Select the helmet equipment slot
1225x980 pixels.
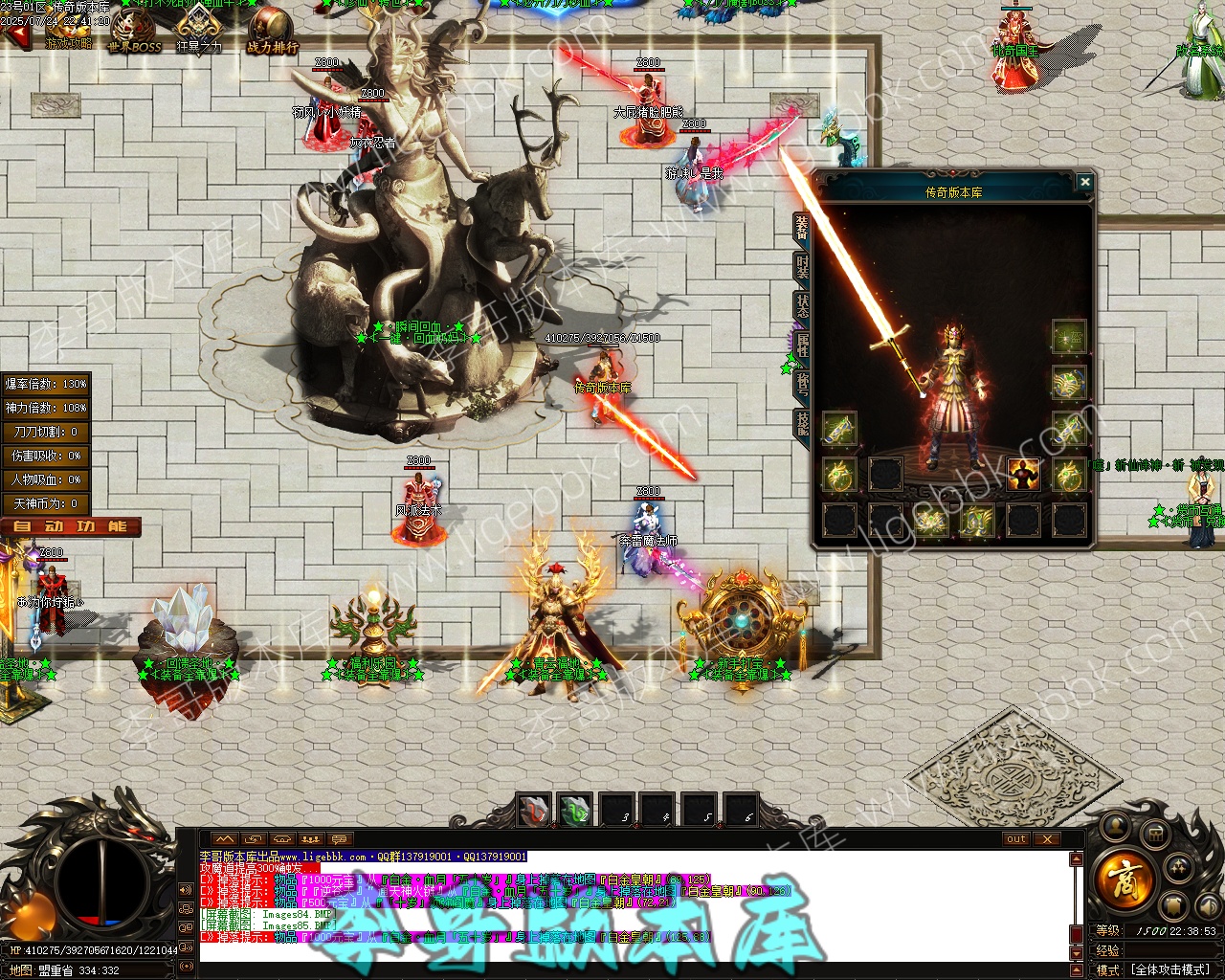point(1068,337)
